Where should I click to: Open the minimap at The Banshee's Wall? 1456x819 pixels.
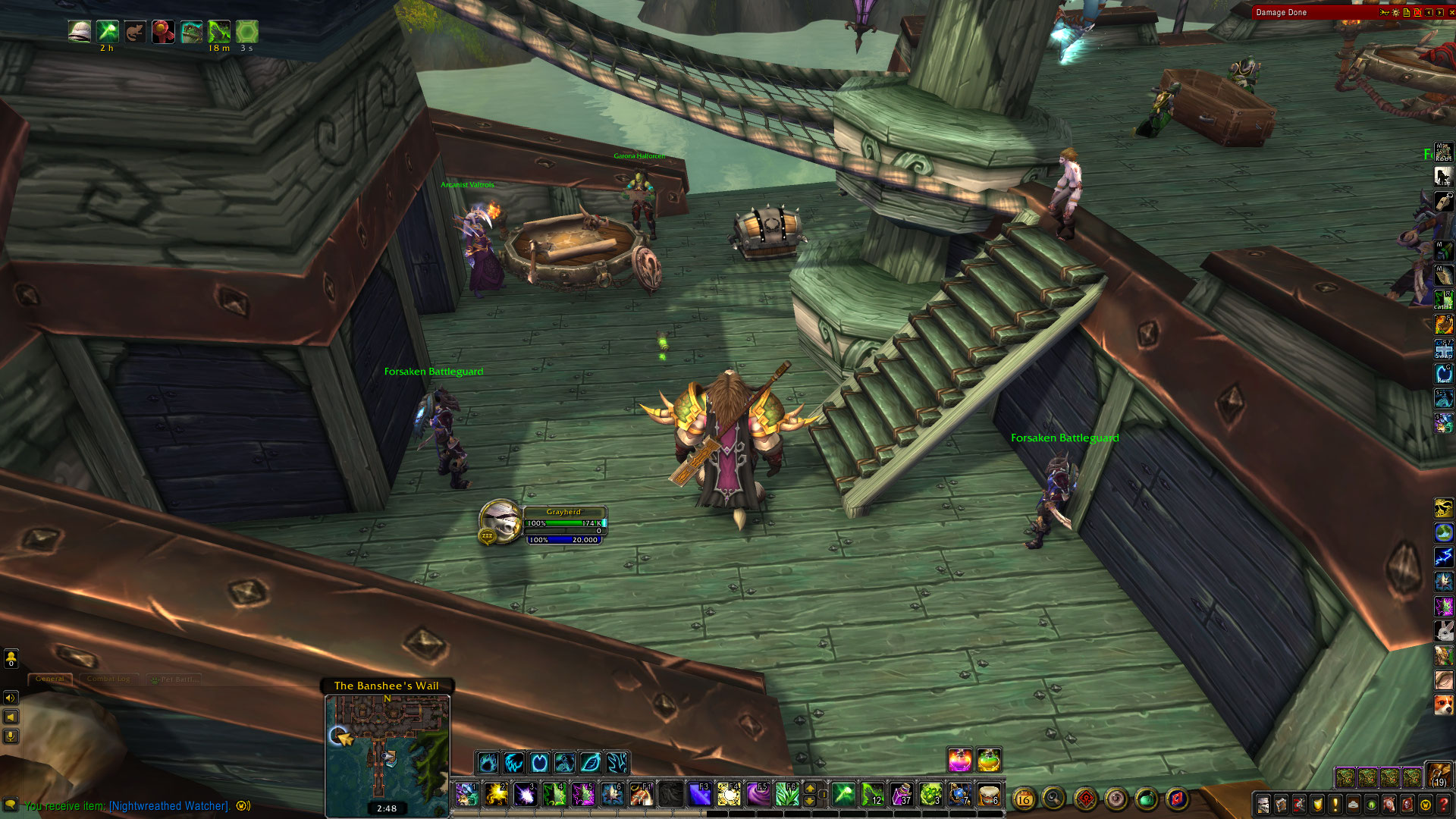pyautogui.click(x=388, y=747)
